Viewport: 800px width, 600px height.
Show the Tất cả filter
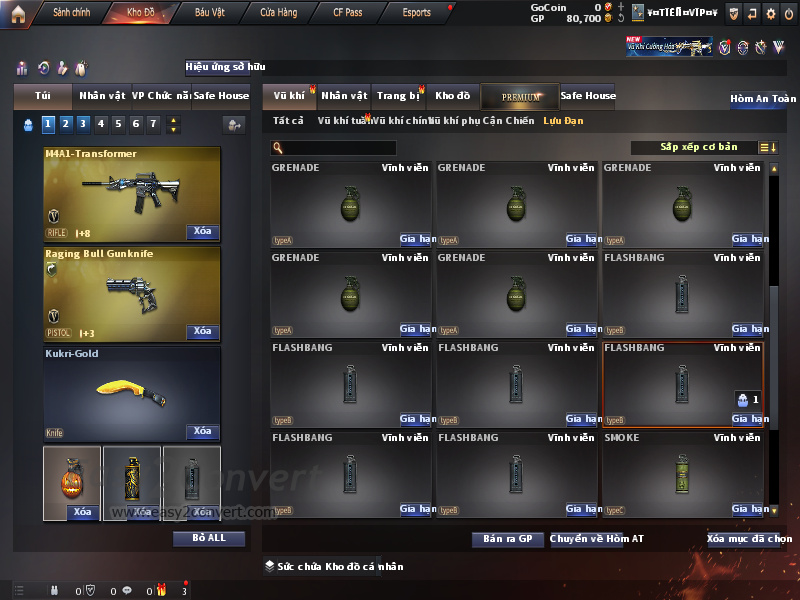point(288,121)
